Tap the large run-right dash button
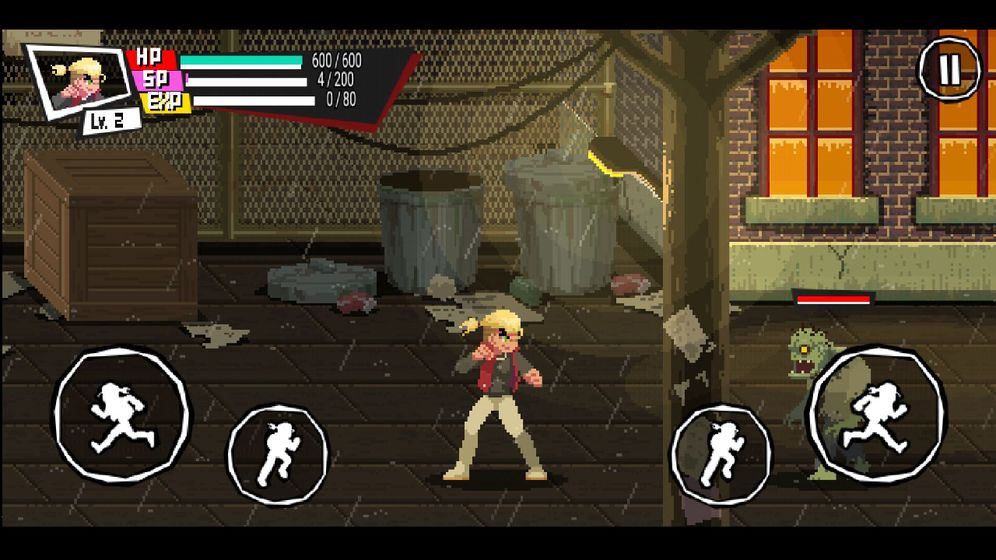 point(876,414)
